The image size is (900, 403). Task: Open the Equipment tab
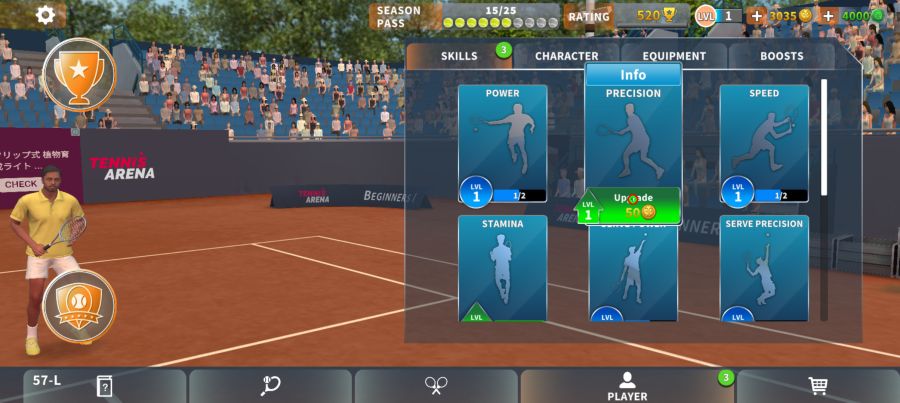point(674,56)
